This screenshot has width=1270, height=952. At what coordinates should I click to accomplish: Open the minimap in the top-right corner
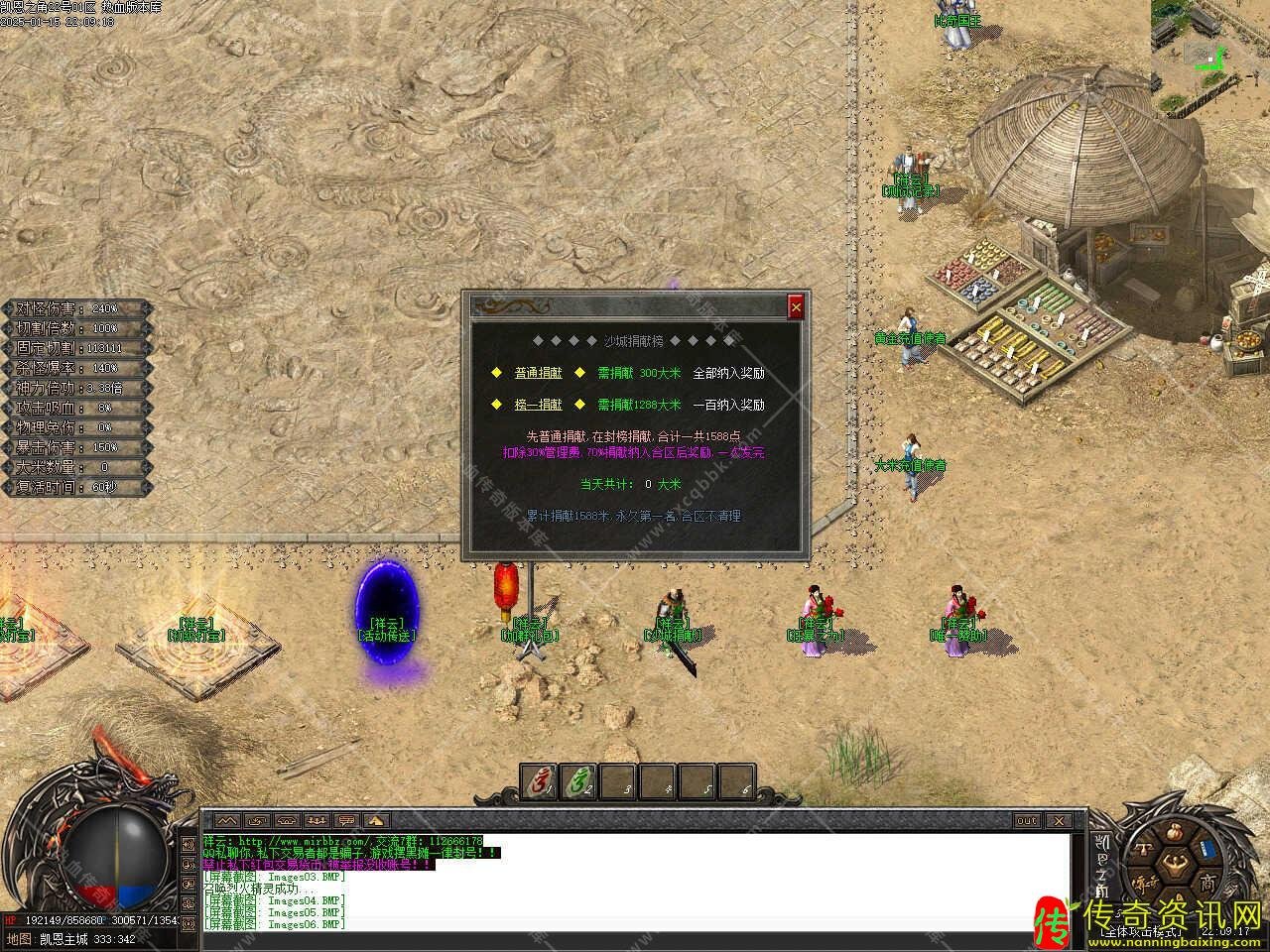click(1209, 35)
